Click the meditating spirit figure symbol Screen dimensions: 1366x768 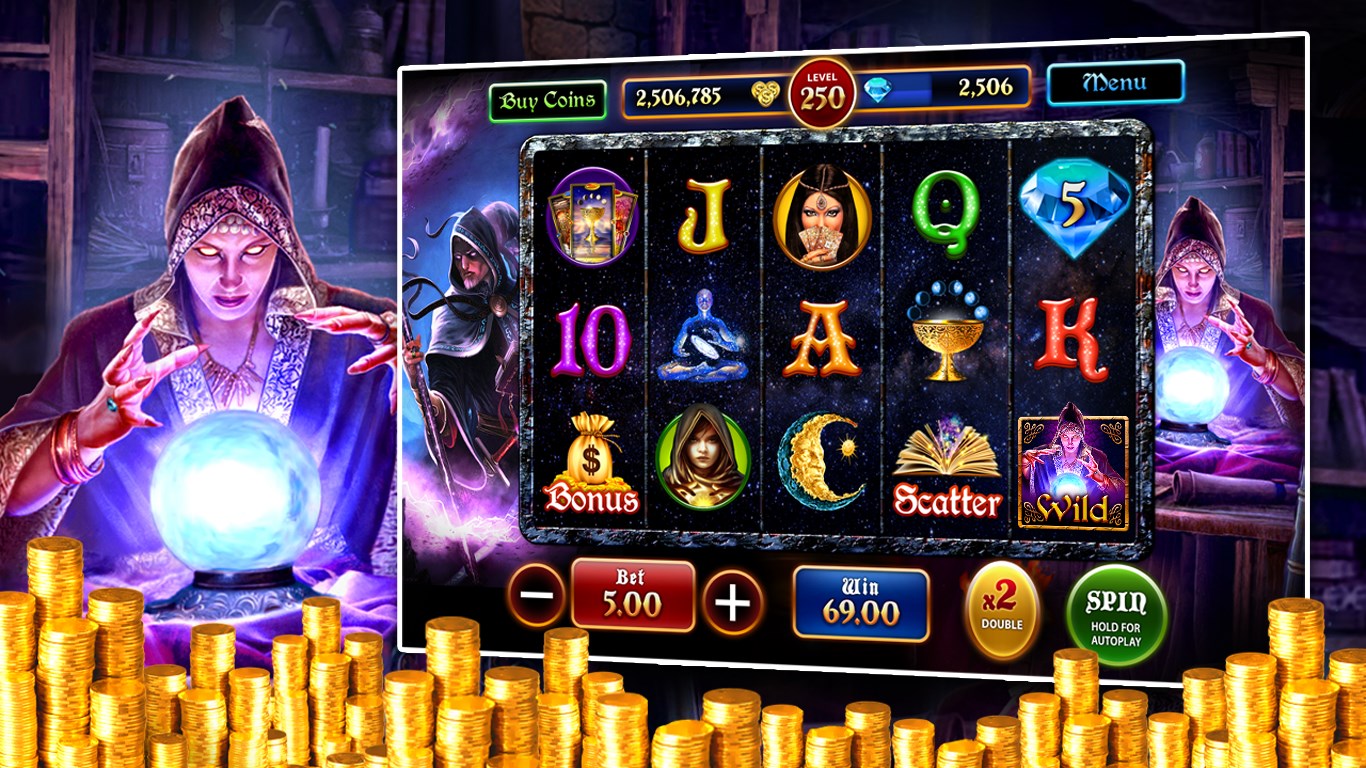[705, 337]
